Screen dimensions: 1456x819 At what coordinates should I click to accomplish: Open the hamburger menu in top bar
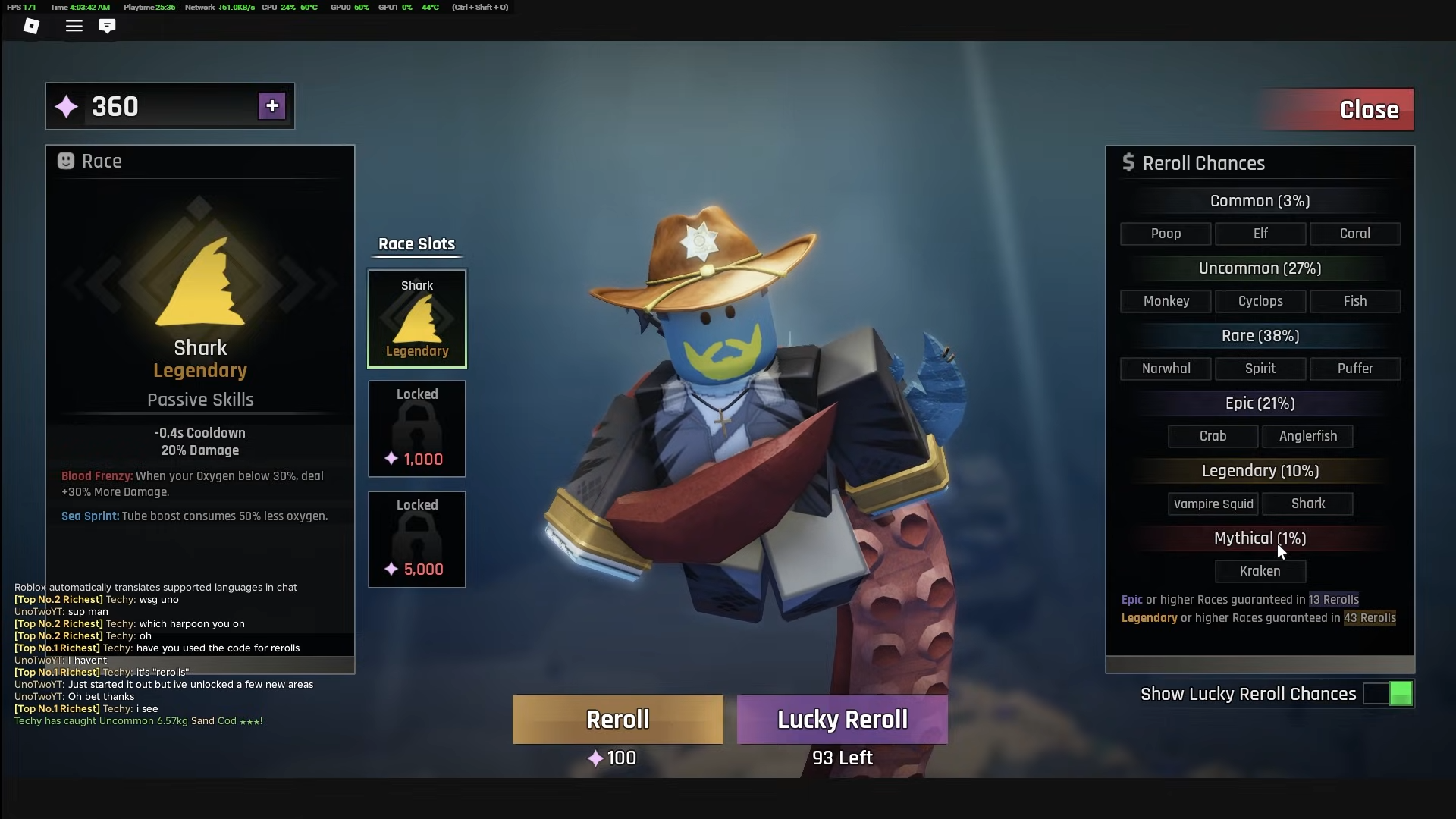74,26
